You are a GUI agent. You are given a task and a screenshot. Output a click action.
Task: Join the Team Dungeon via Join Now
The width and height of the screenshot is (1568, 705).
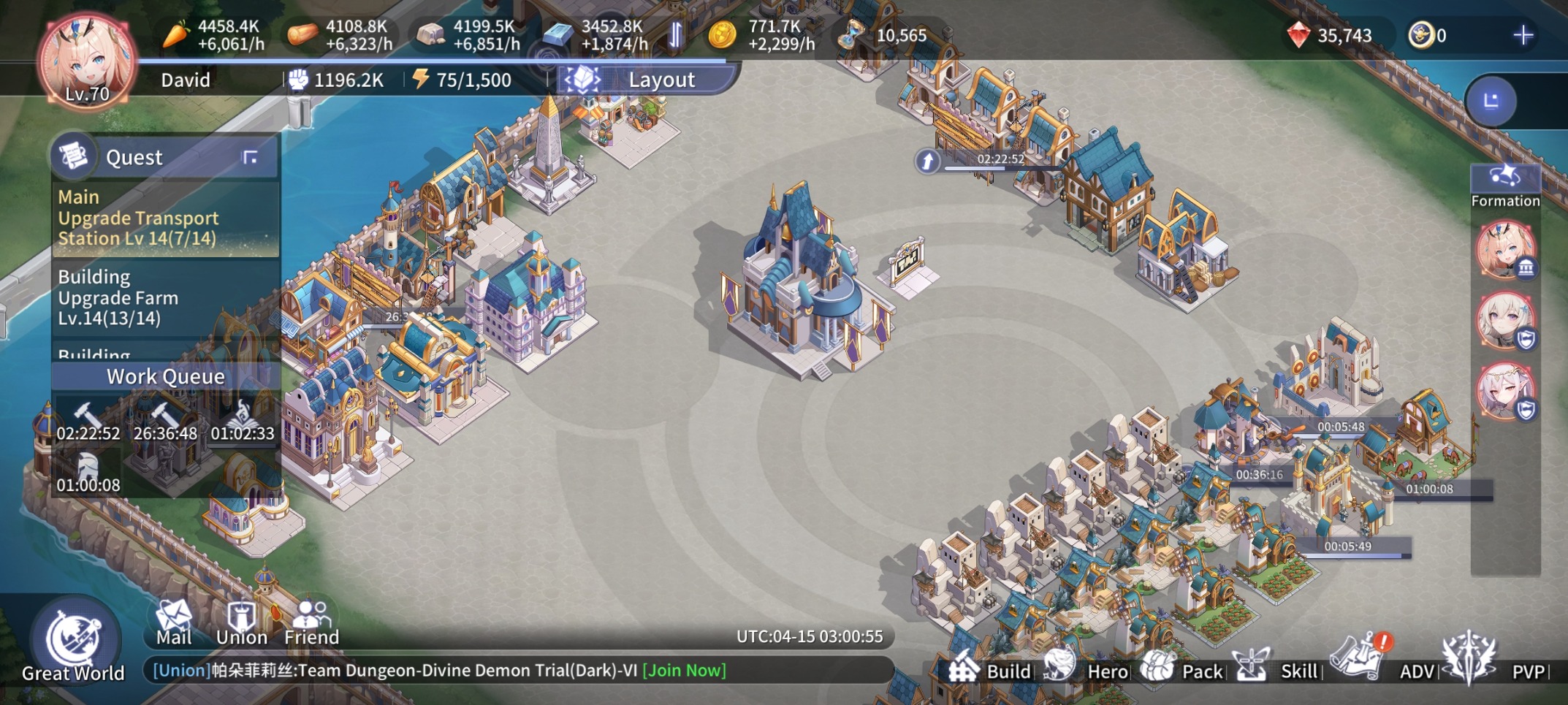(x=684, y=671)
